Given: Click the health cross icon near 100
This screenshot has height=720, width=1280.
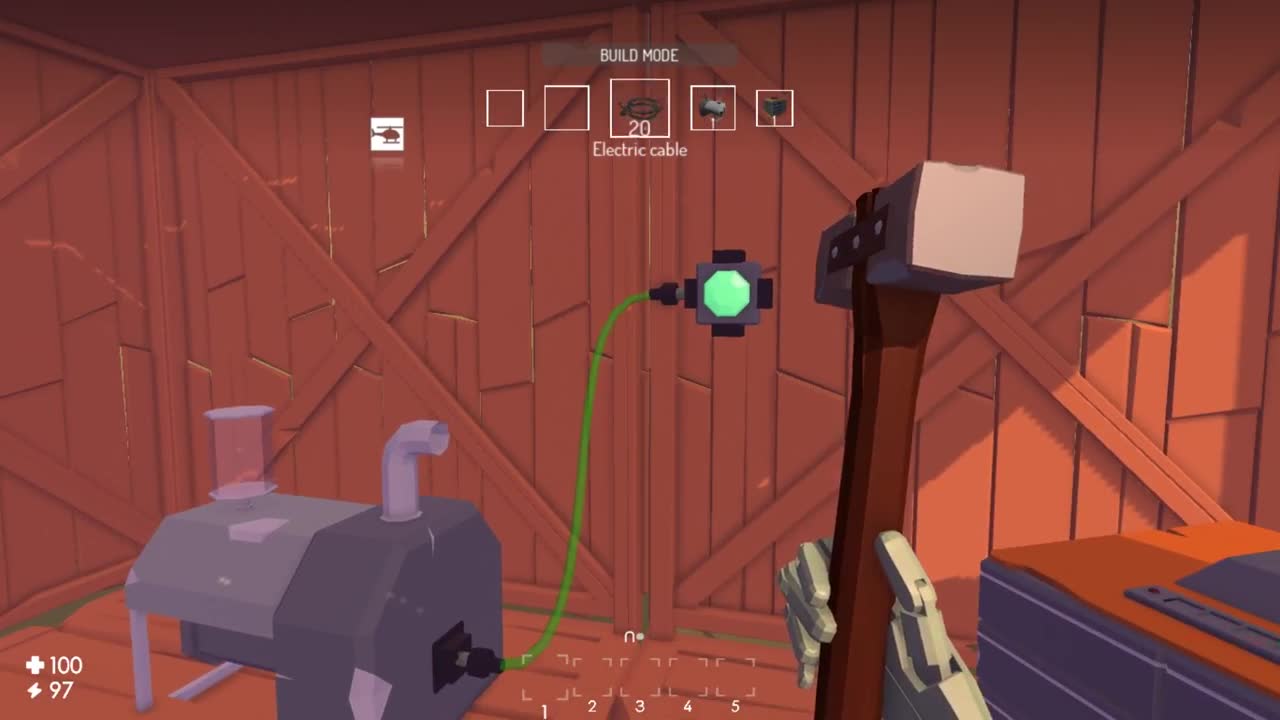Looking at the screenshot, I should coord(37,666).
